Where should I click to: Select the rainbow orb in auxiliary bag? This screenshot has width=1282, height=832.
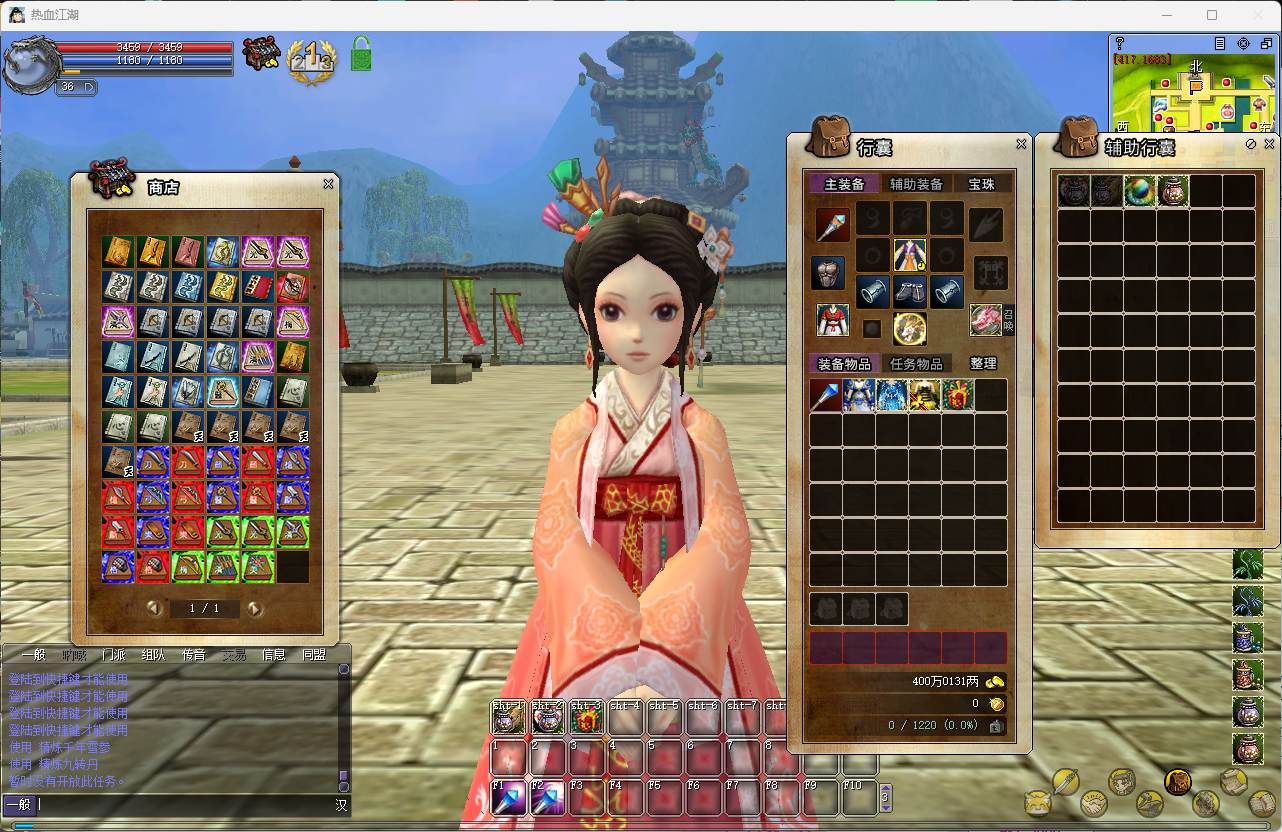click(x=1140, y=191)
